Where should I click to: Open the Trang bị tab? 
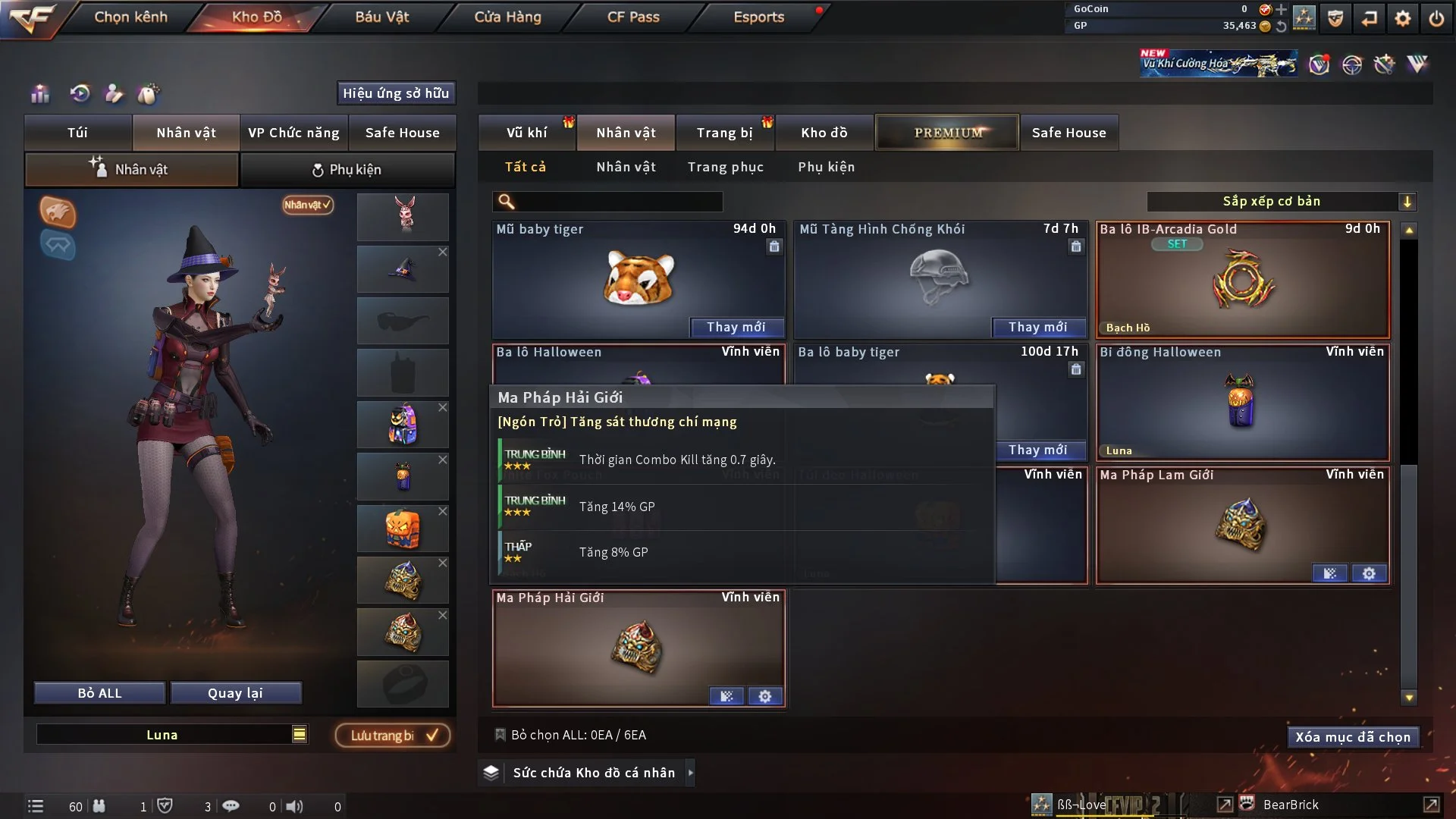tap(724, 133)
